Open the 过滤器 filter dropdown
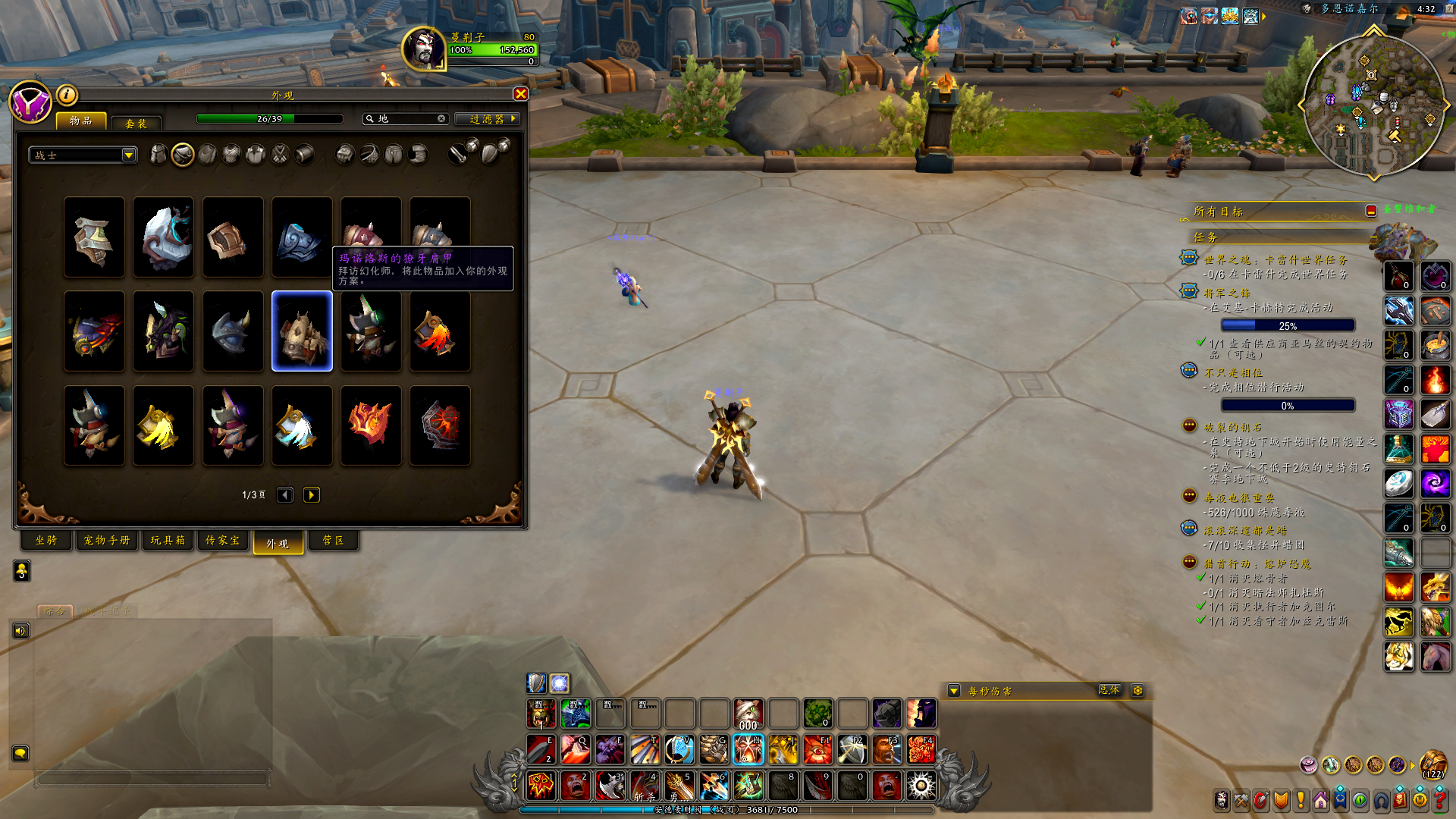Image resolution: width=1456 pixels, height=819 pixels. click(x=488, y=119)
